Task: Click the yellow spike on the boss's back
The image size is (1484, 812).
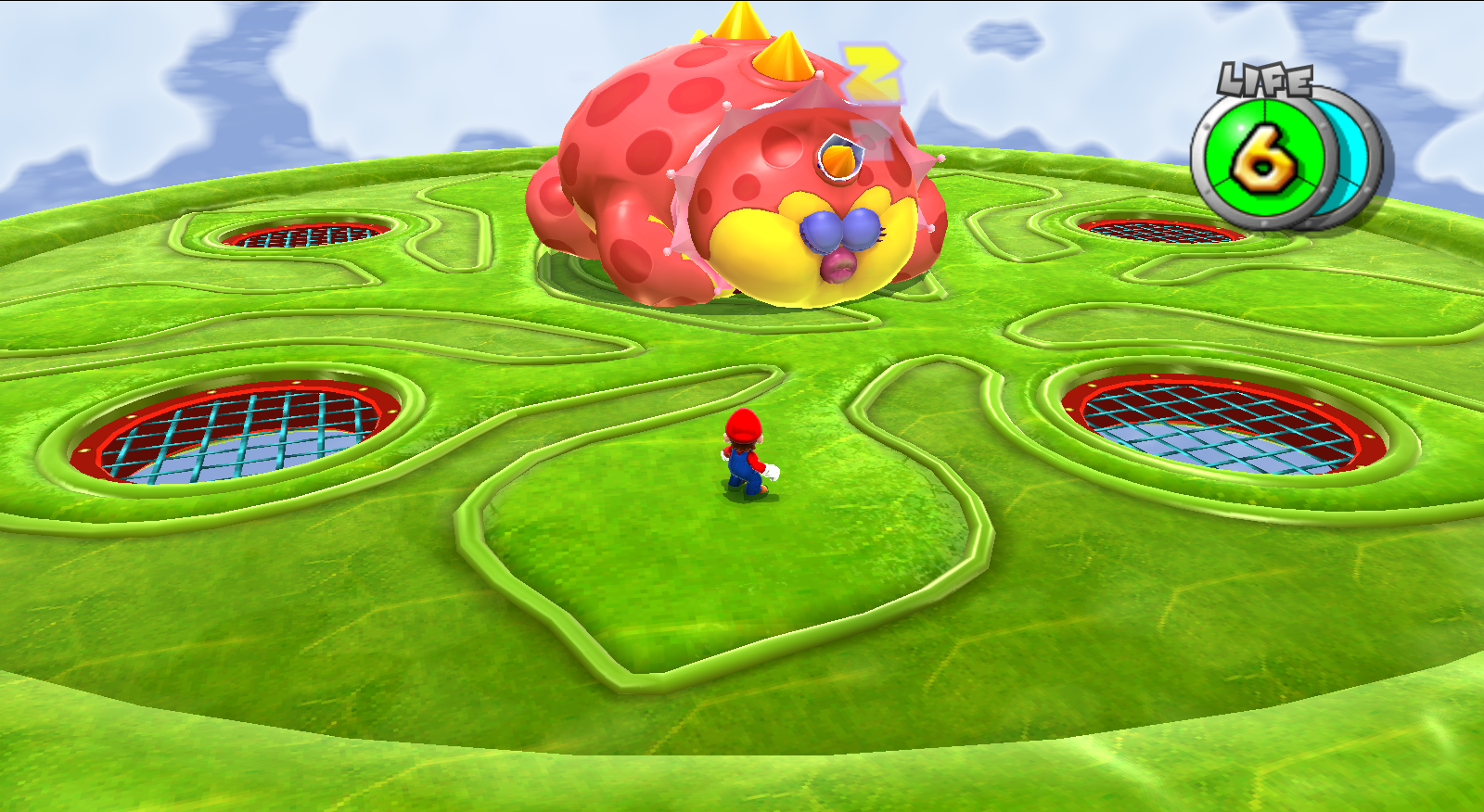Action: click(x=782, y=56)
